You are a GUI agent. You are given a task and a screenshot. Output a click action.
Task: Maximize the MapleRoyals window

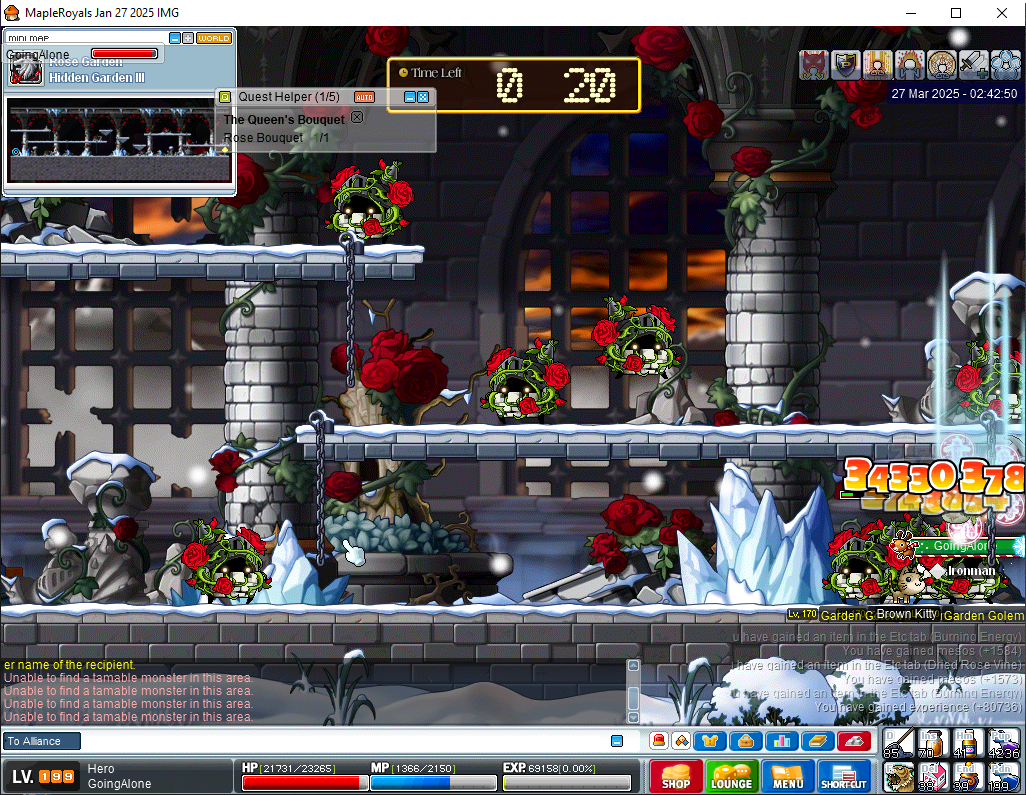coord(956,13)
